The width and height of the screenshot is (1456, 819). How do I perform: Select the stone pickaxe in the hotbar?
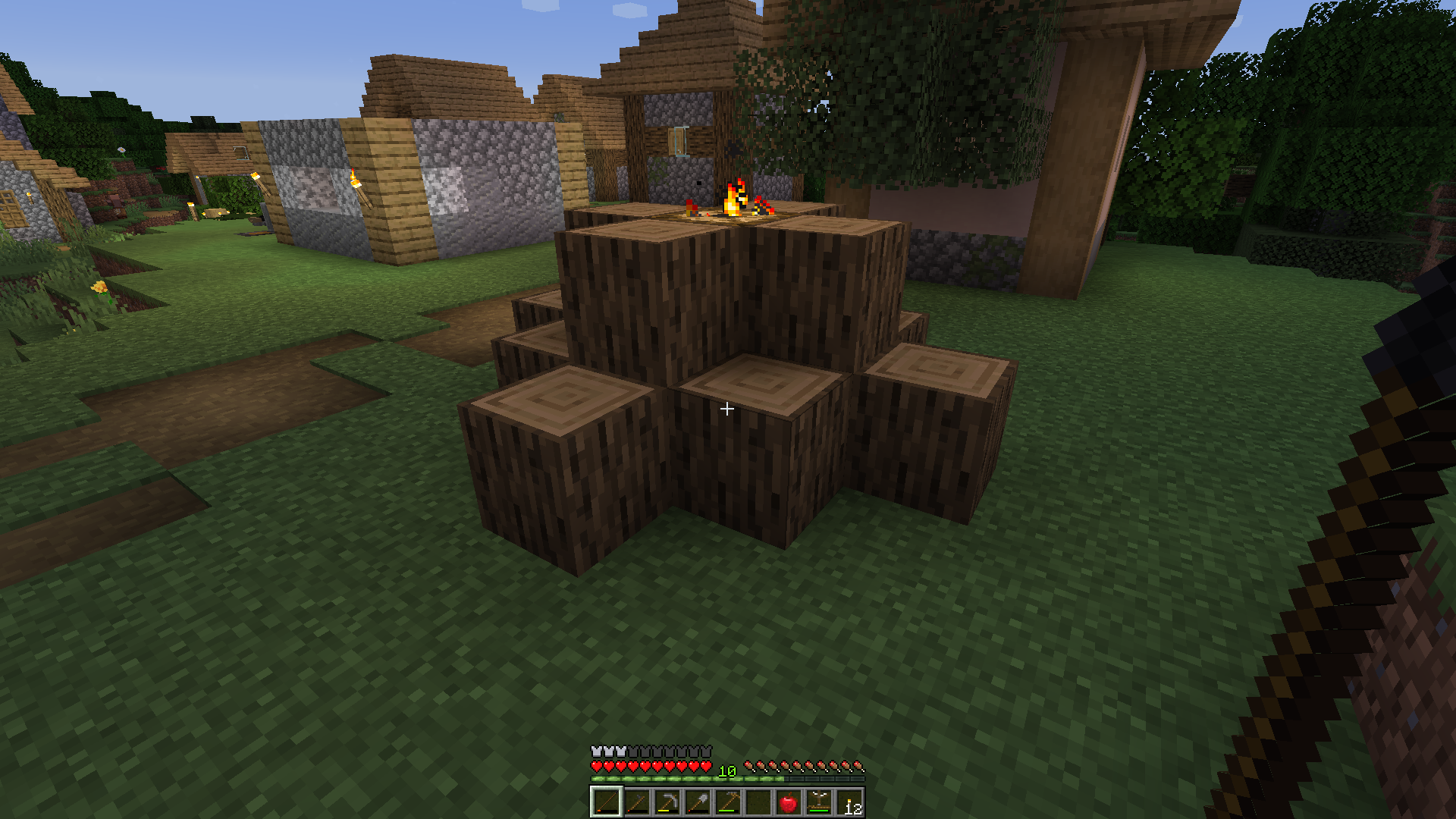[667, 802]
